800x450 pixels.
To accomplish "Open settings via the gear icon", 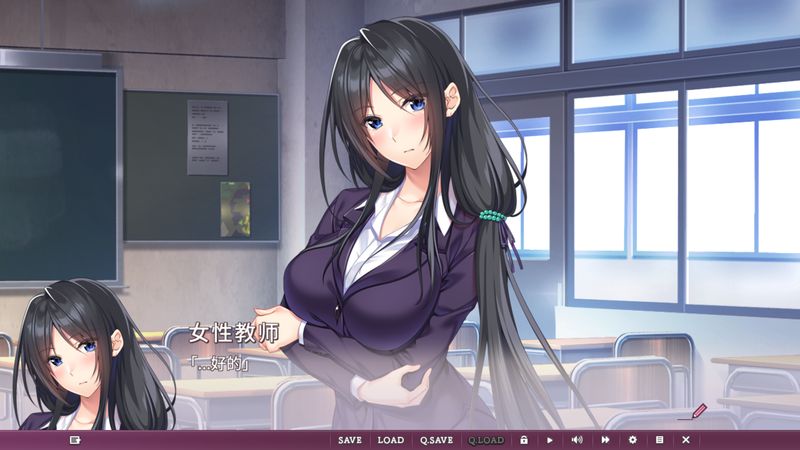I will 632,440.
